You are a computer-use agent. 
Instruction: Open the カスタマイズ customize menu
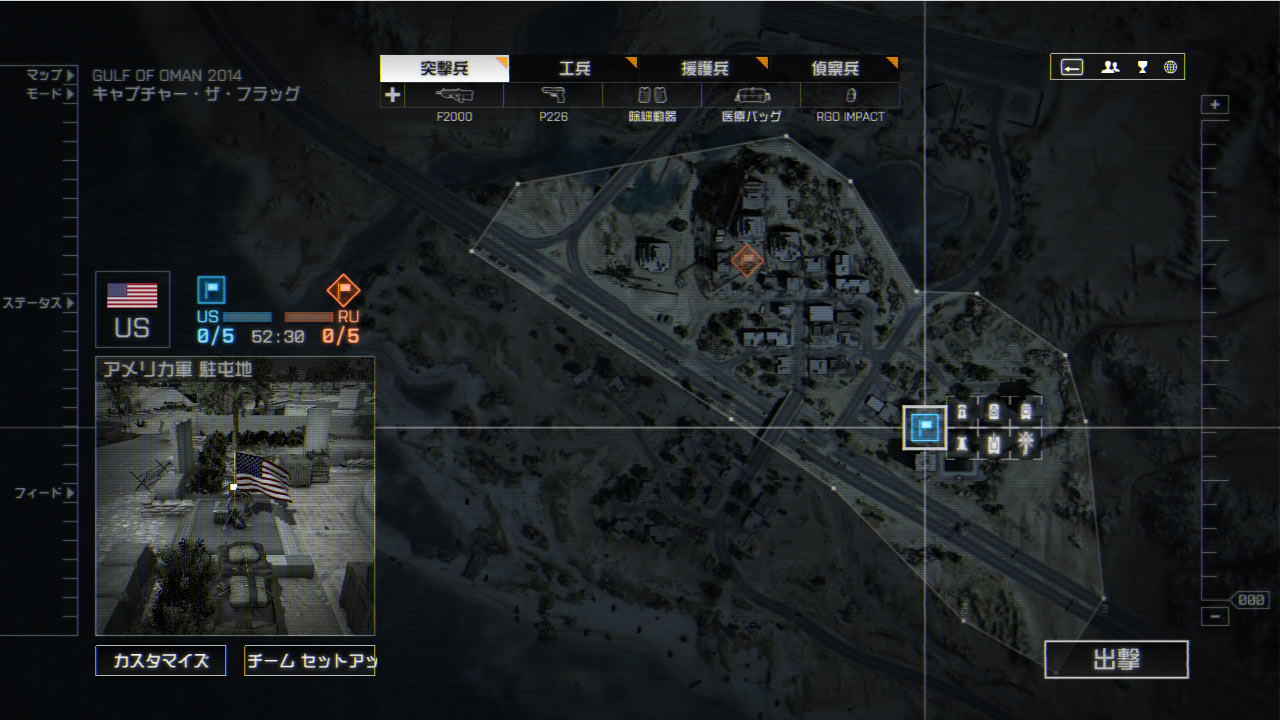(x=161, y=661)
